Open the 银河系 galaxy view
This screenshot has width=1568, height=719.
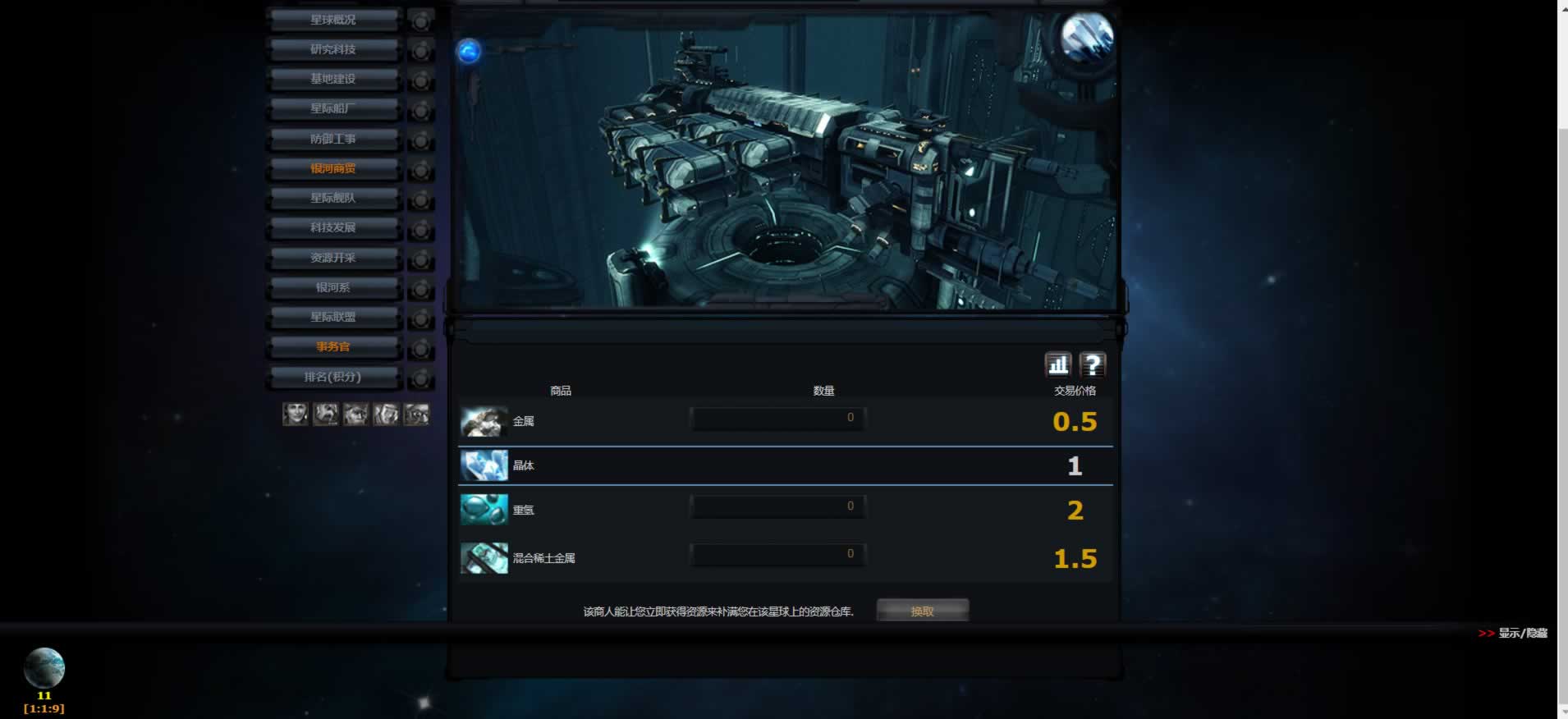pos(333,287)
